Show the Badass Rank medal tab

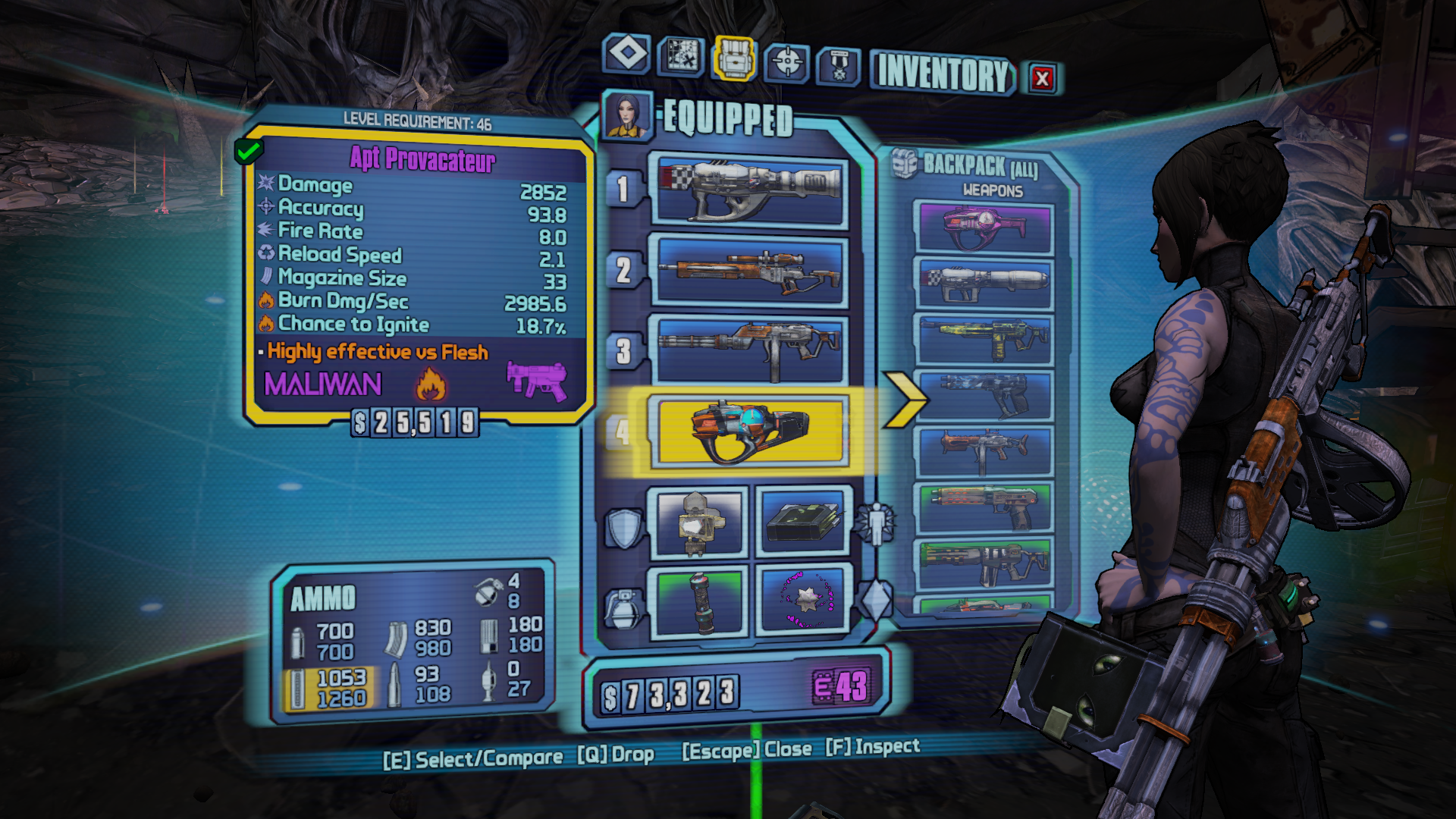838,66
